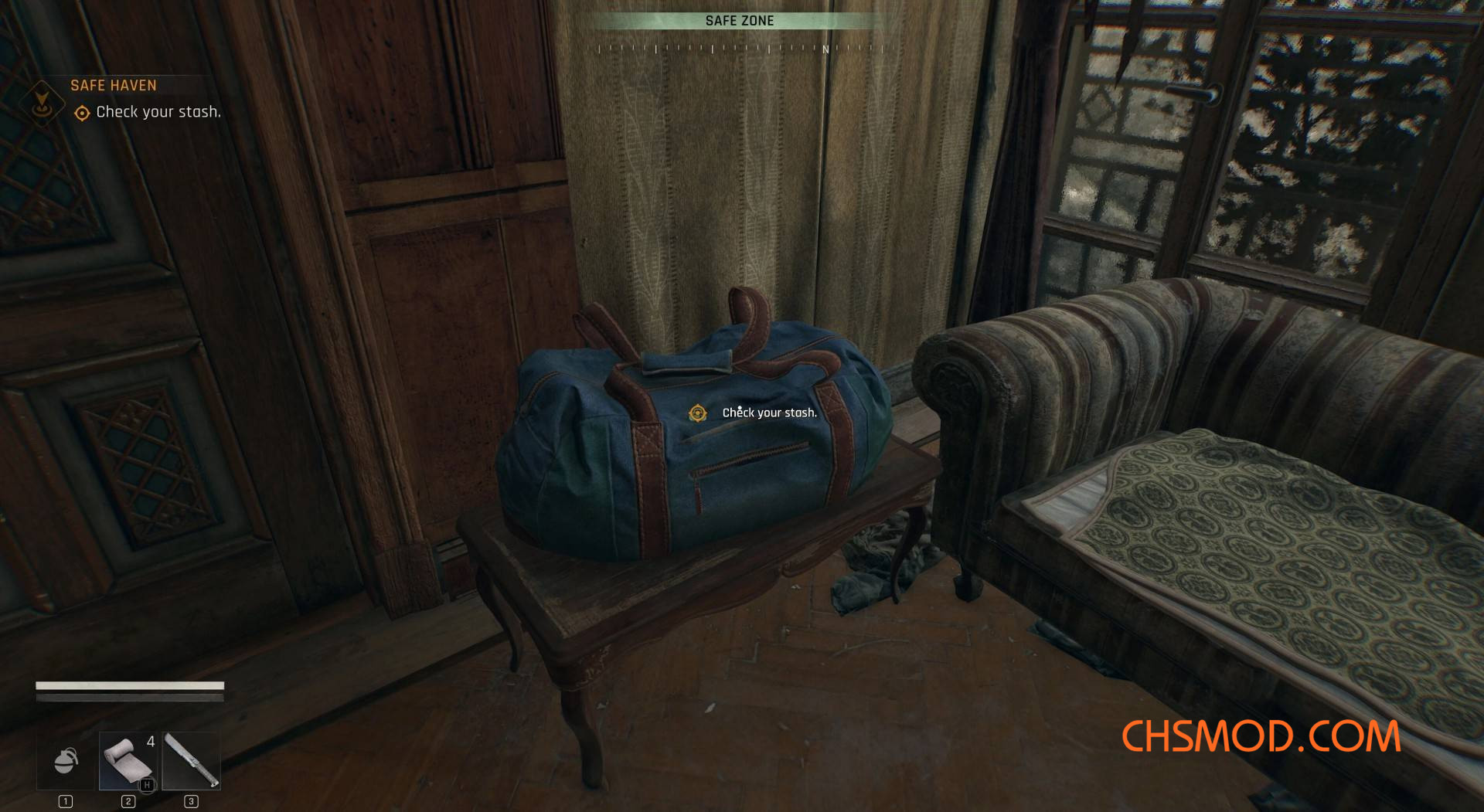Select the bandage slot with 4 remaining
Viewport: 1484px width, 812px height.
128,761
